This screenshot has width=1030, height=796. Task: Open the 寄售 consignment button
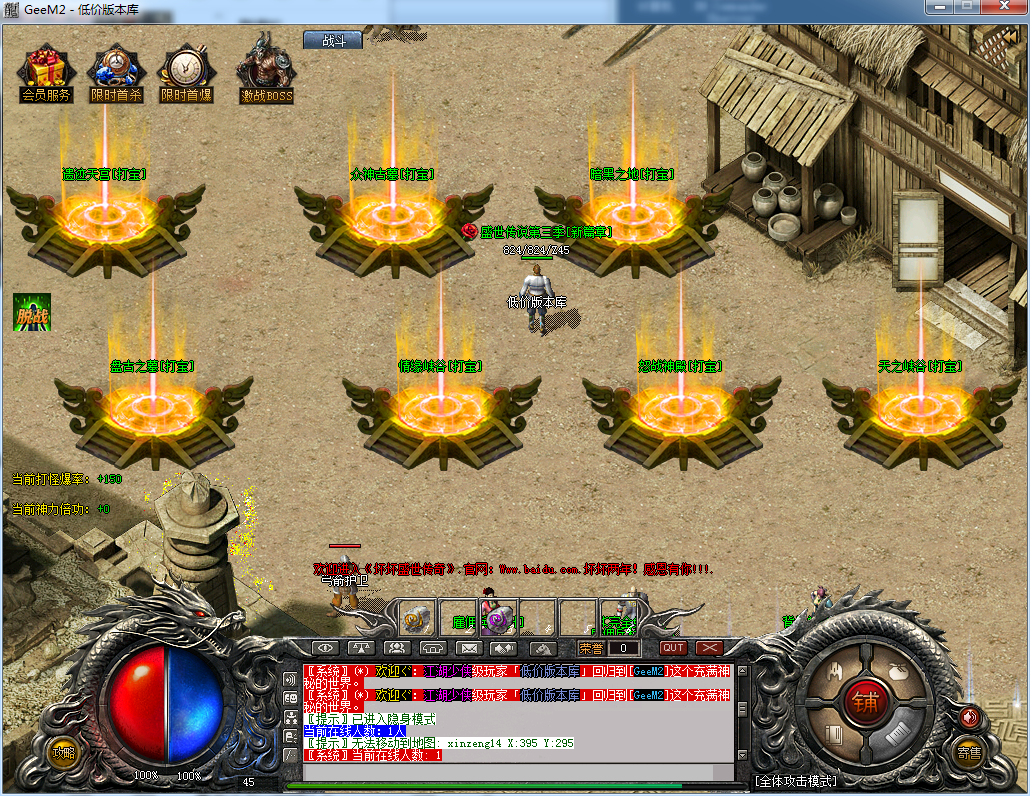968,752
